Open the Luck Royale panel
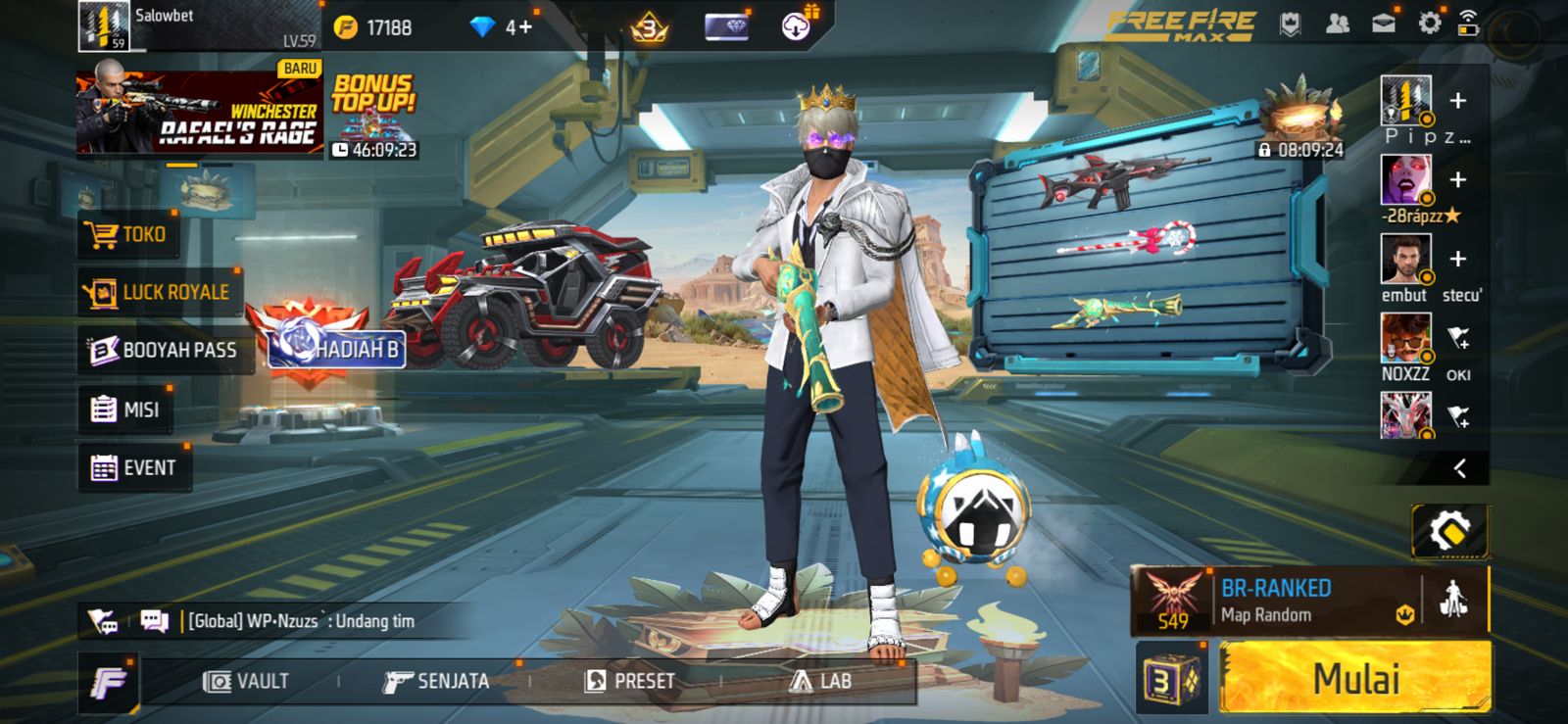The image size is (1568, 724). click(157, 291)
